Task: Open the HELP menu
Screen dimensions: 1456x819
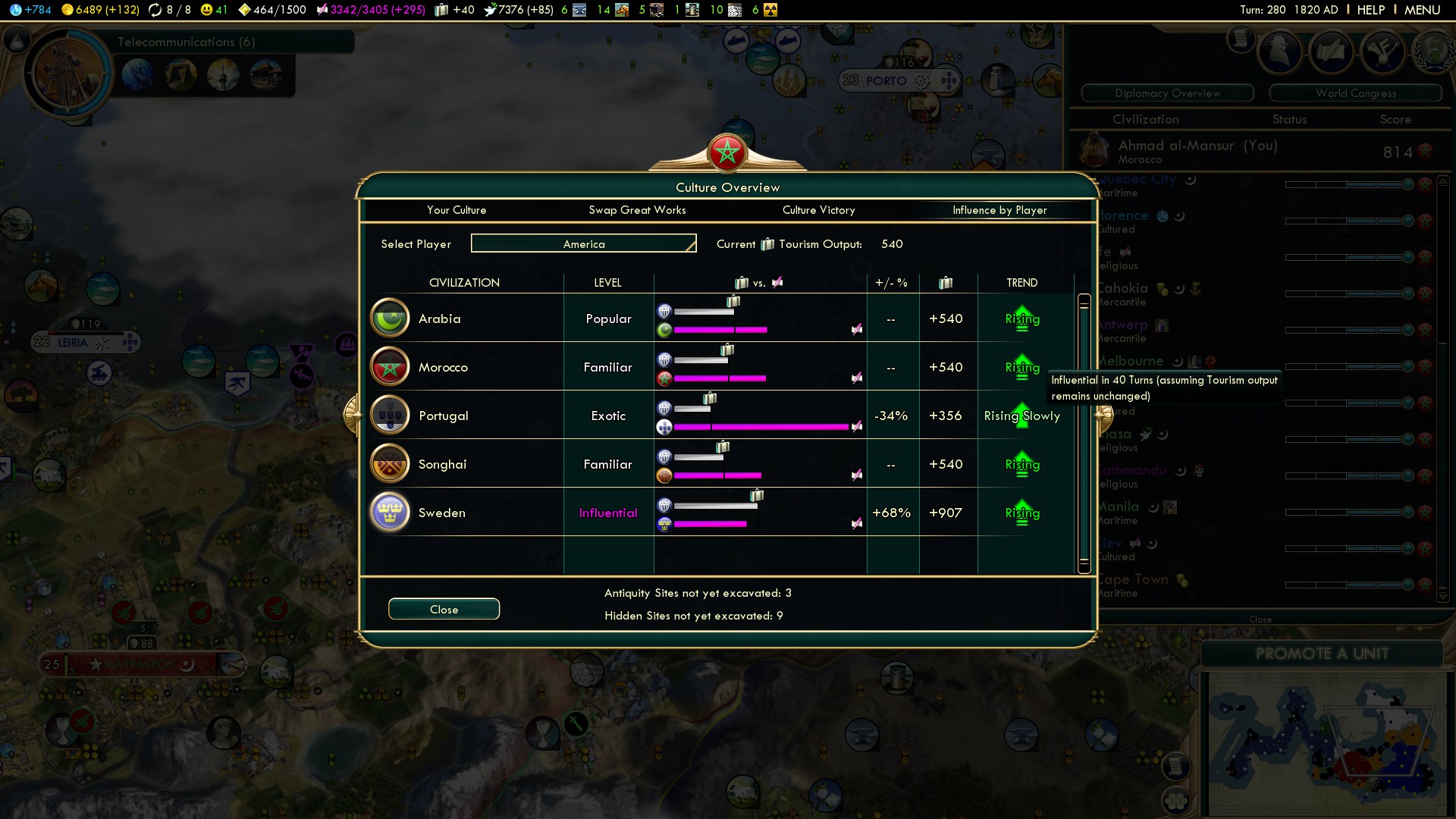Action: point(1370,10)
